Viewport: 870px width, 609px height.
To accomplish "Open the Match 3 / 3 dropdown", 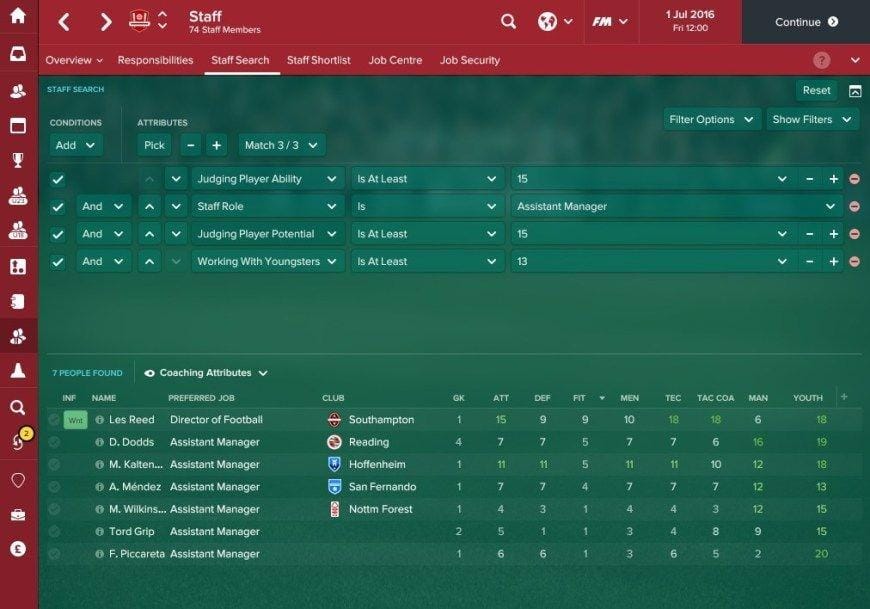I will pyautogui.click(x=281, y=145).
